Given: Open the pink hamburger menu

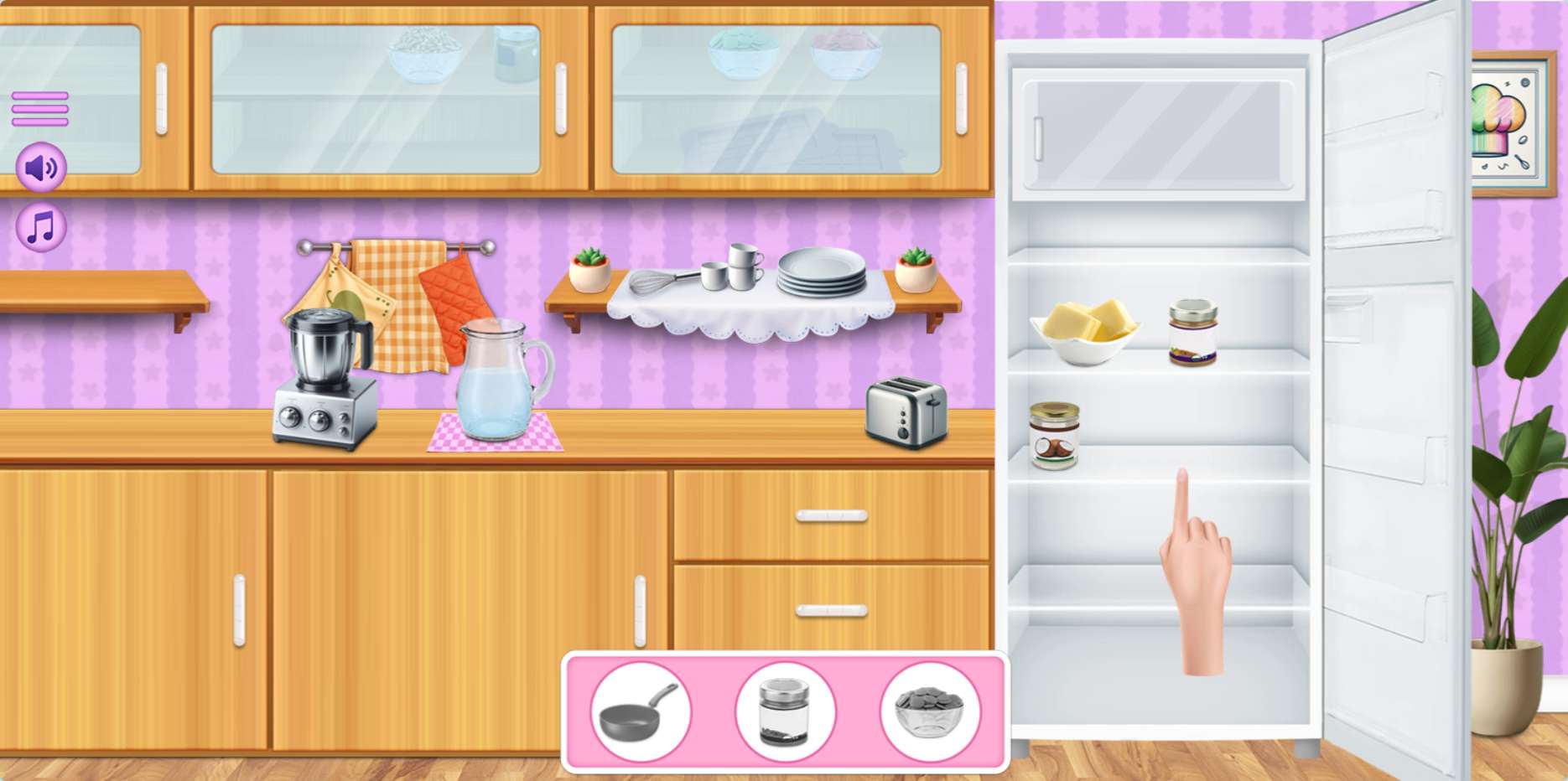Looking at the screenshot, I should tap(39, 109).
